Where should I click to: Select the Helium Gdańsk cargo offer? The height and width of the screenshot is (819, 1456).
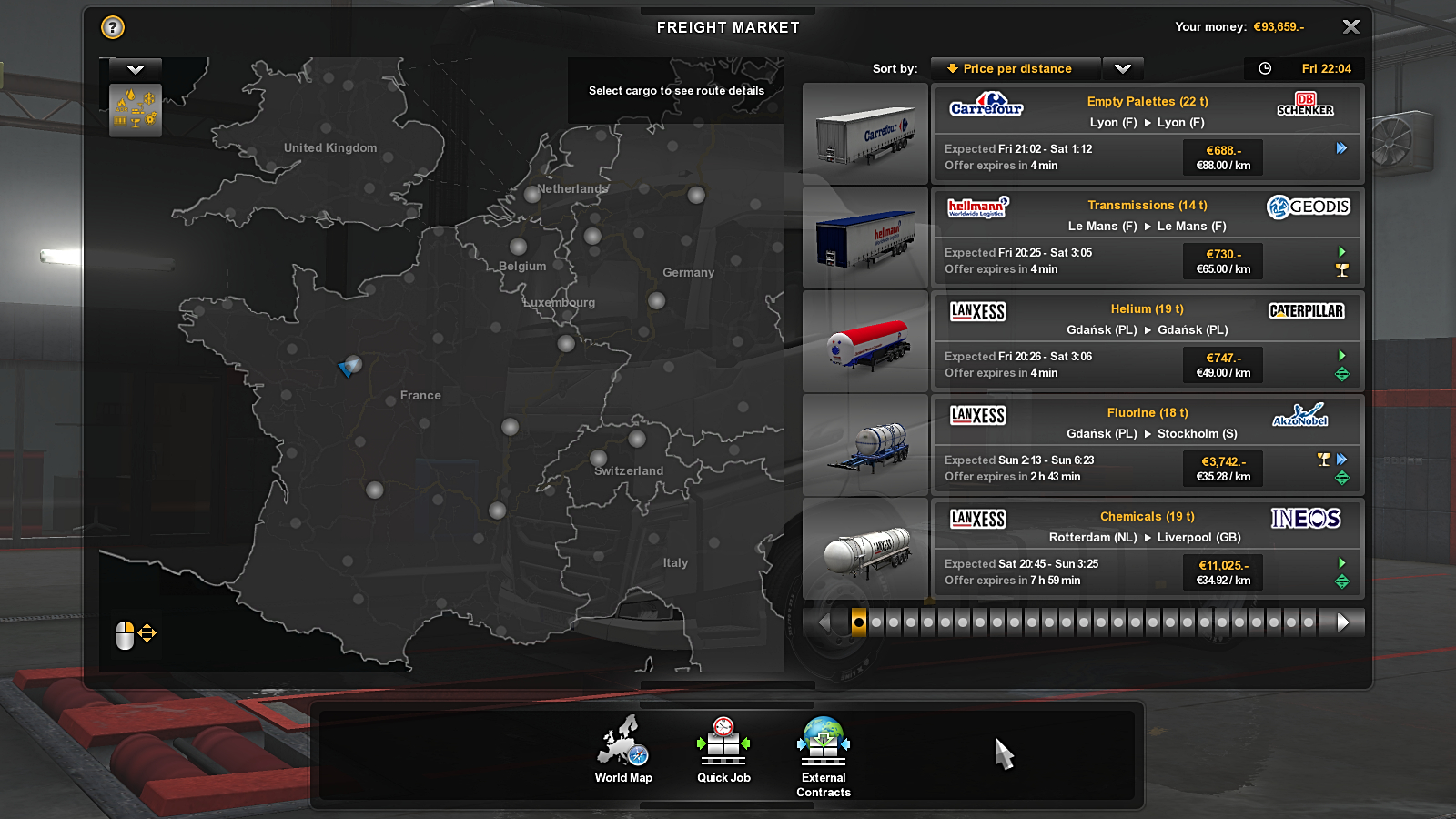(1147, 341)
